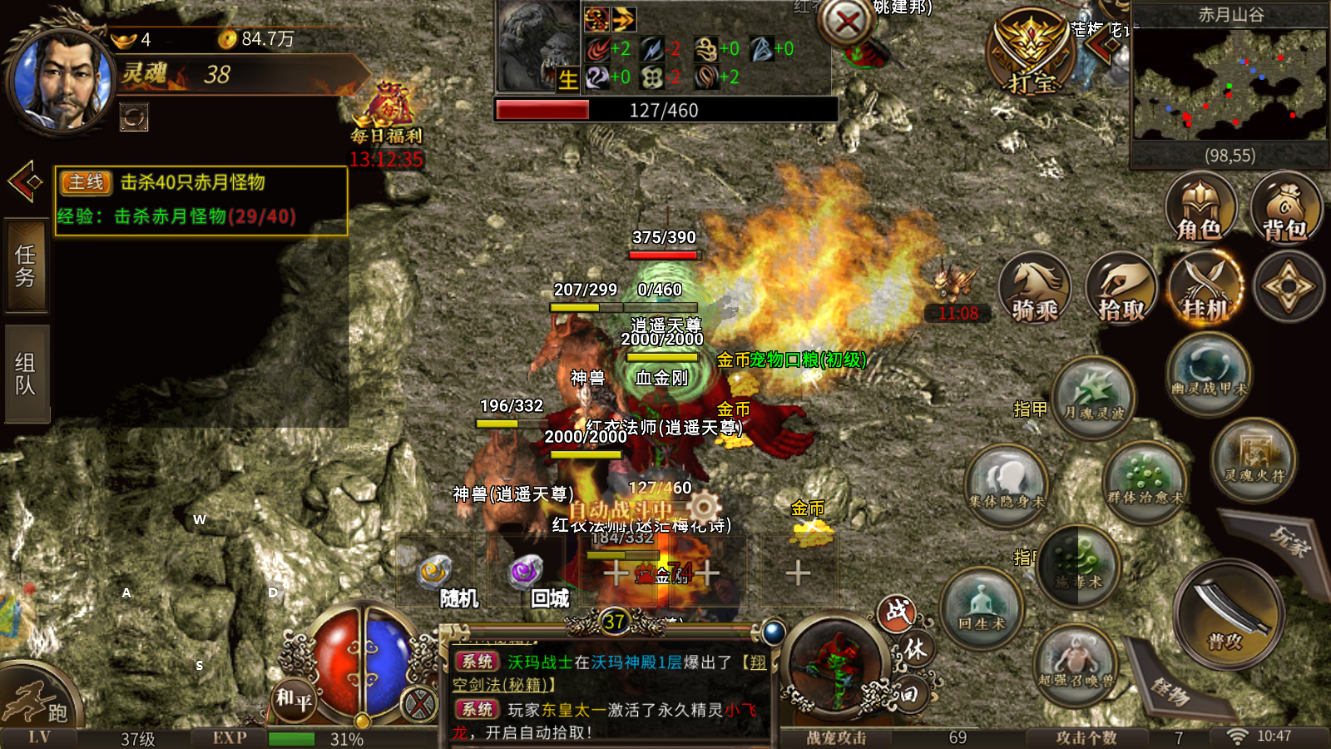Select the 骑乘 (mount) icon
The image size is (1331, 749).
(1034, 288)
